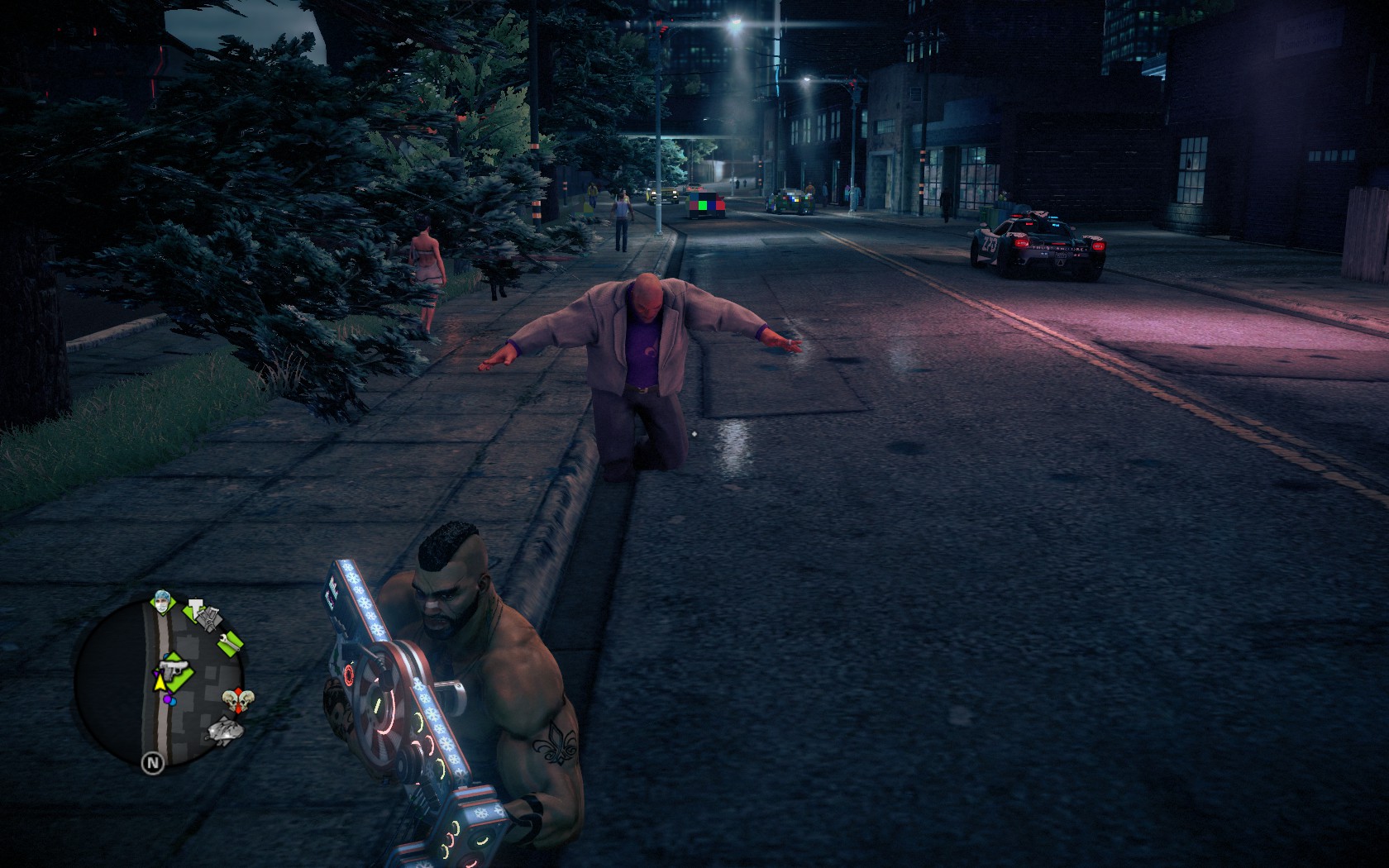Click the T-shirt clothing store marker
Image resolution: width=1389 pixels, height=868 pixels.
point(193,610)
